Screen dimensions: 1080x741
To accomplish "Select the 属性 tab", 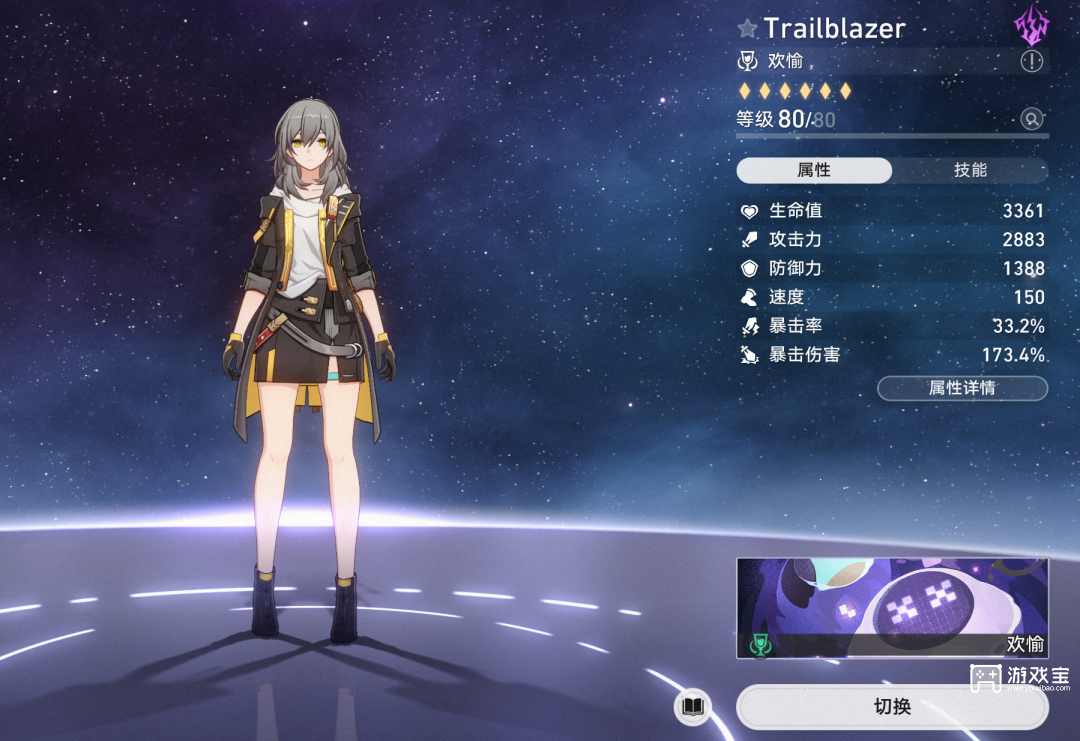I will (814, 170).
